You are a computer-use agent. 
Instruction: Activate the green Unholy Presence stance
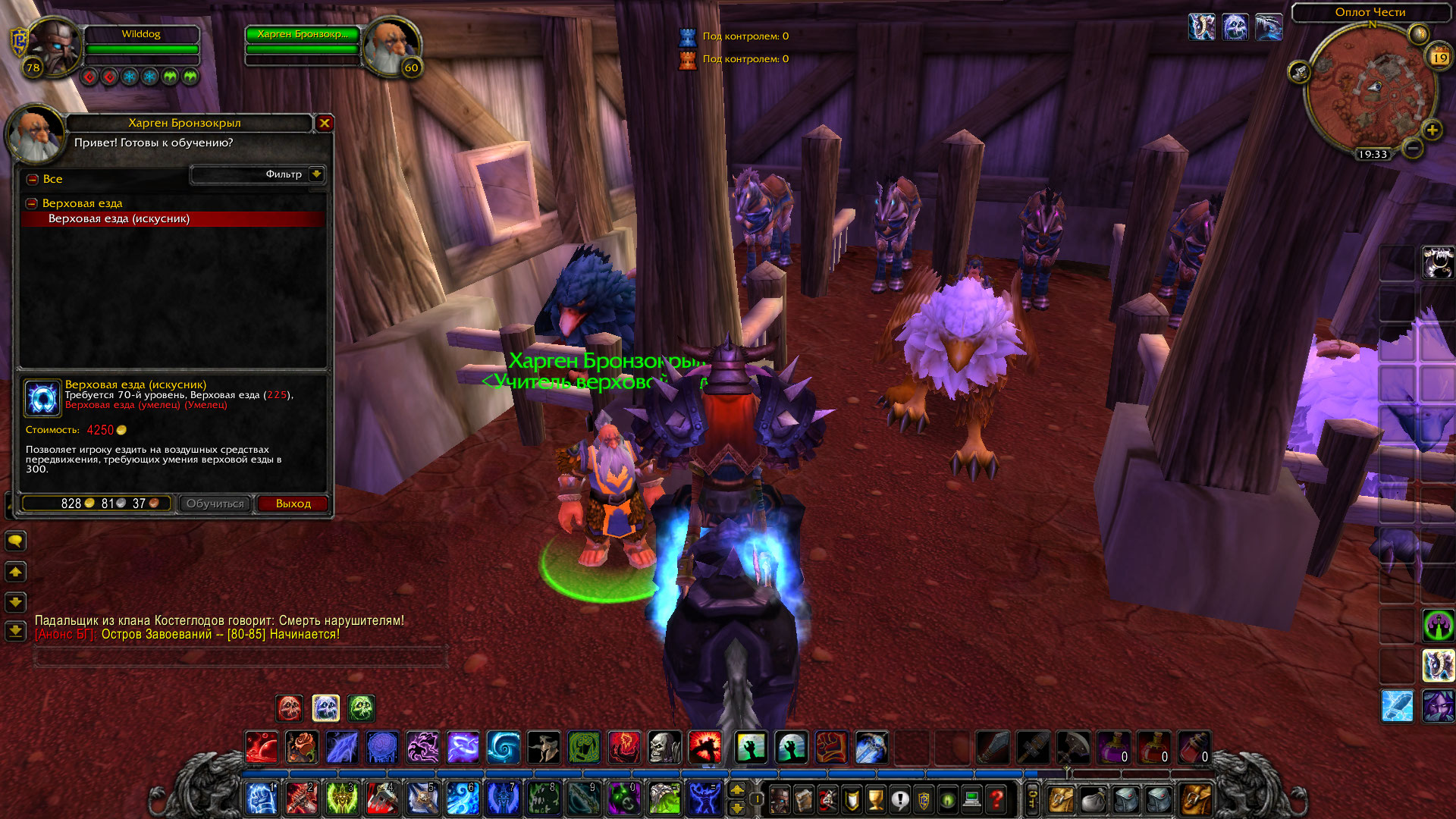[x=362, y=708]
